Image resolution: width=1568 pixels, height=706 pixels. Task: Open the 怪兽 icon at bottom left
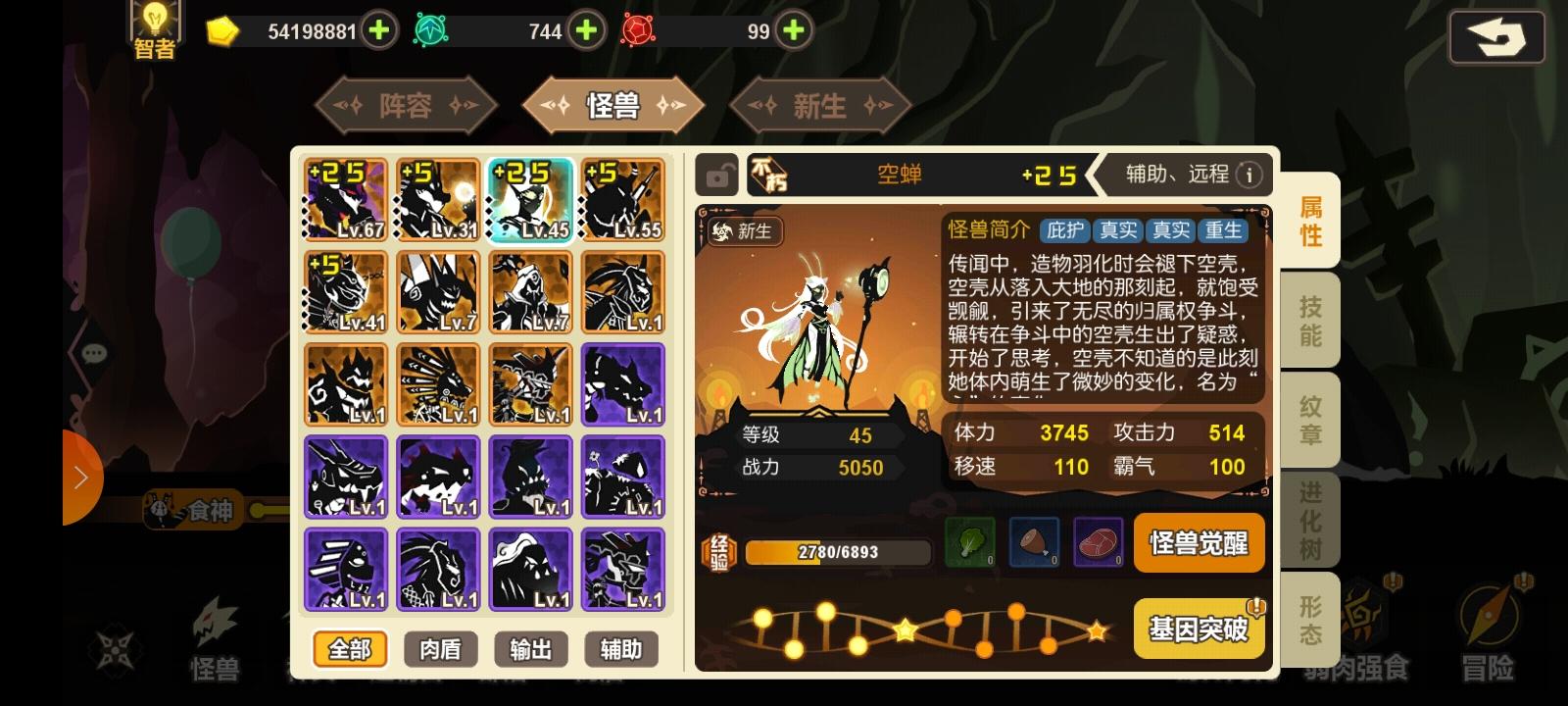(x=216, y=628)
